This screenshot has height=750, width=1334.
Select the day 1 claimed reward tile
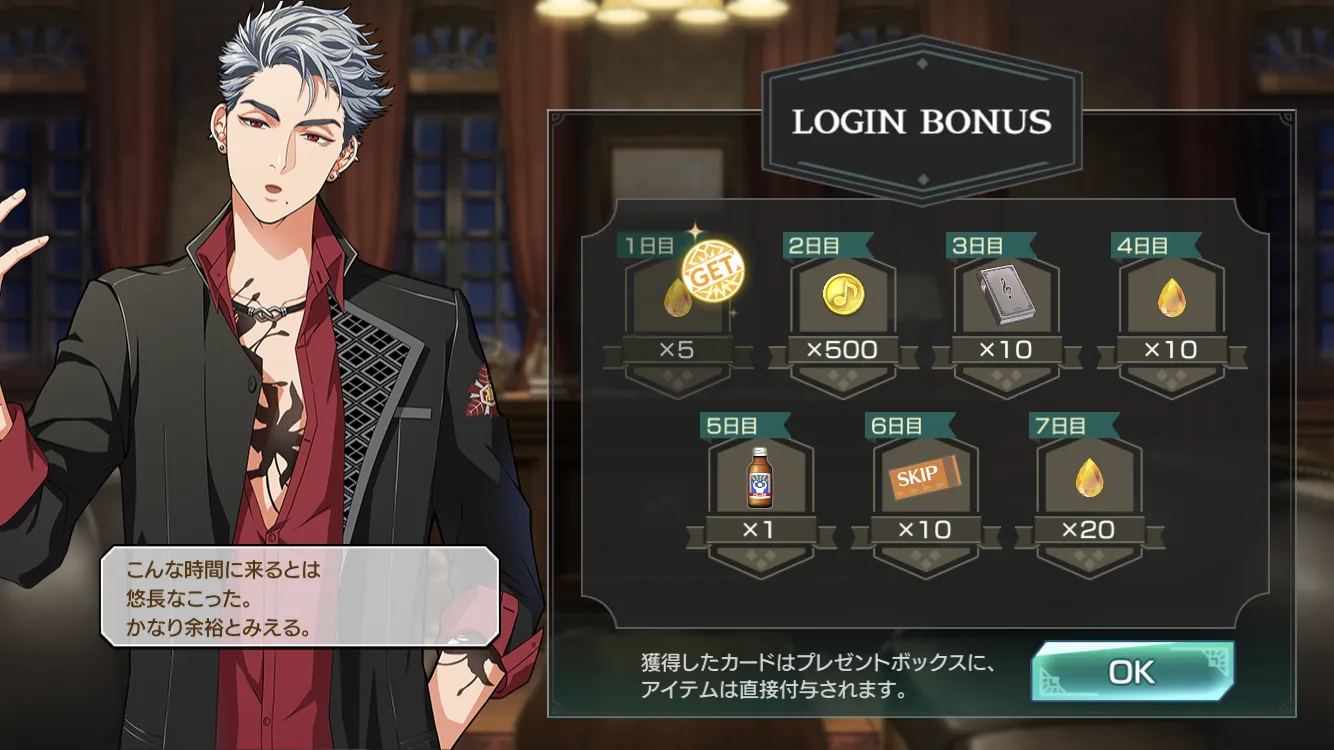point(679,298)
